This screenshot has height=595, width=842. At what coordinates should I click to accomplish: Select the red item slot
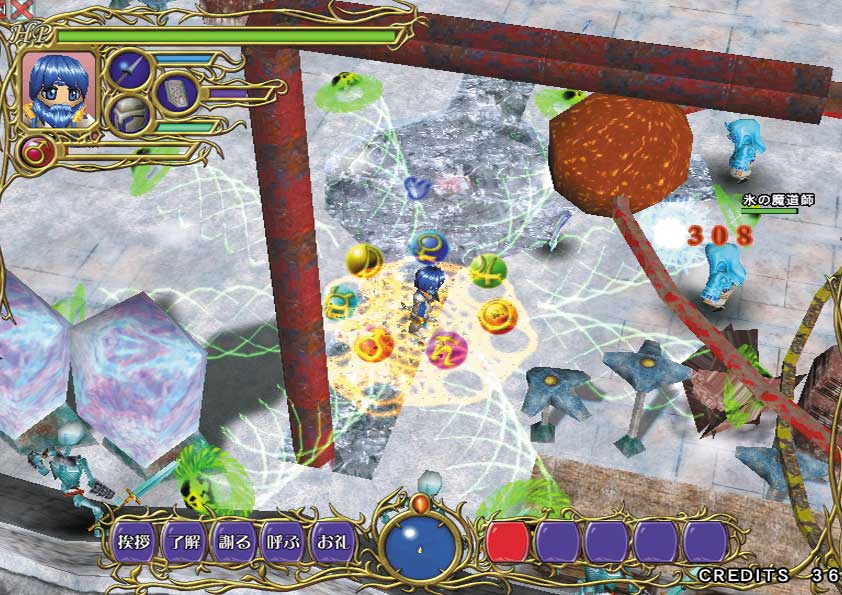pos(508,542)
